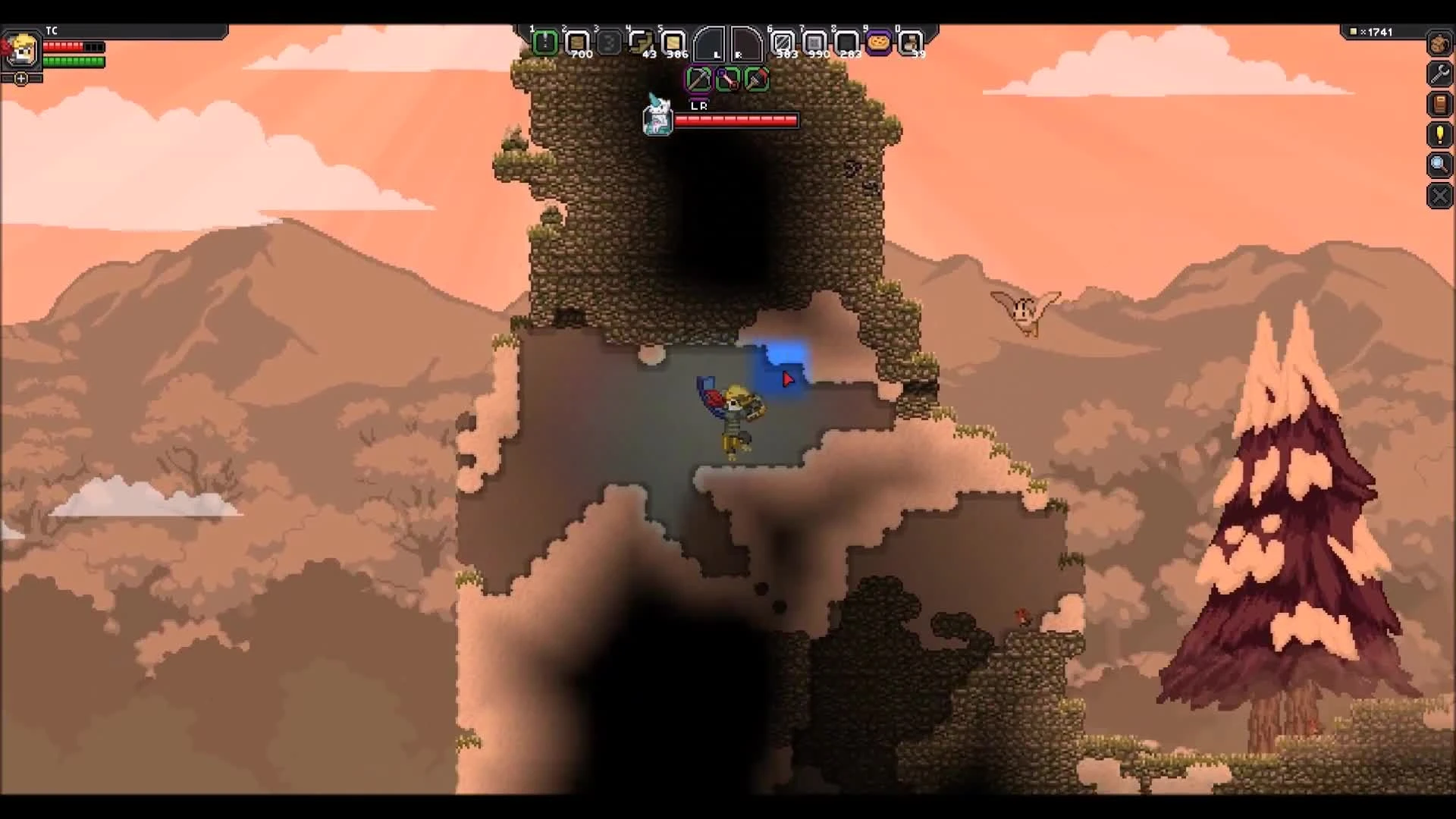Screen dimensions: 1456x819
Task: Click the yellow exclamation mark icon
Action: point(1439,135)
